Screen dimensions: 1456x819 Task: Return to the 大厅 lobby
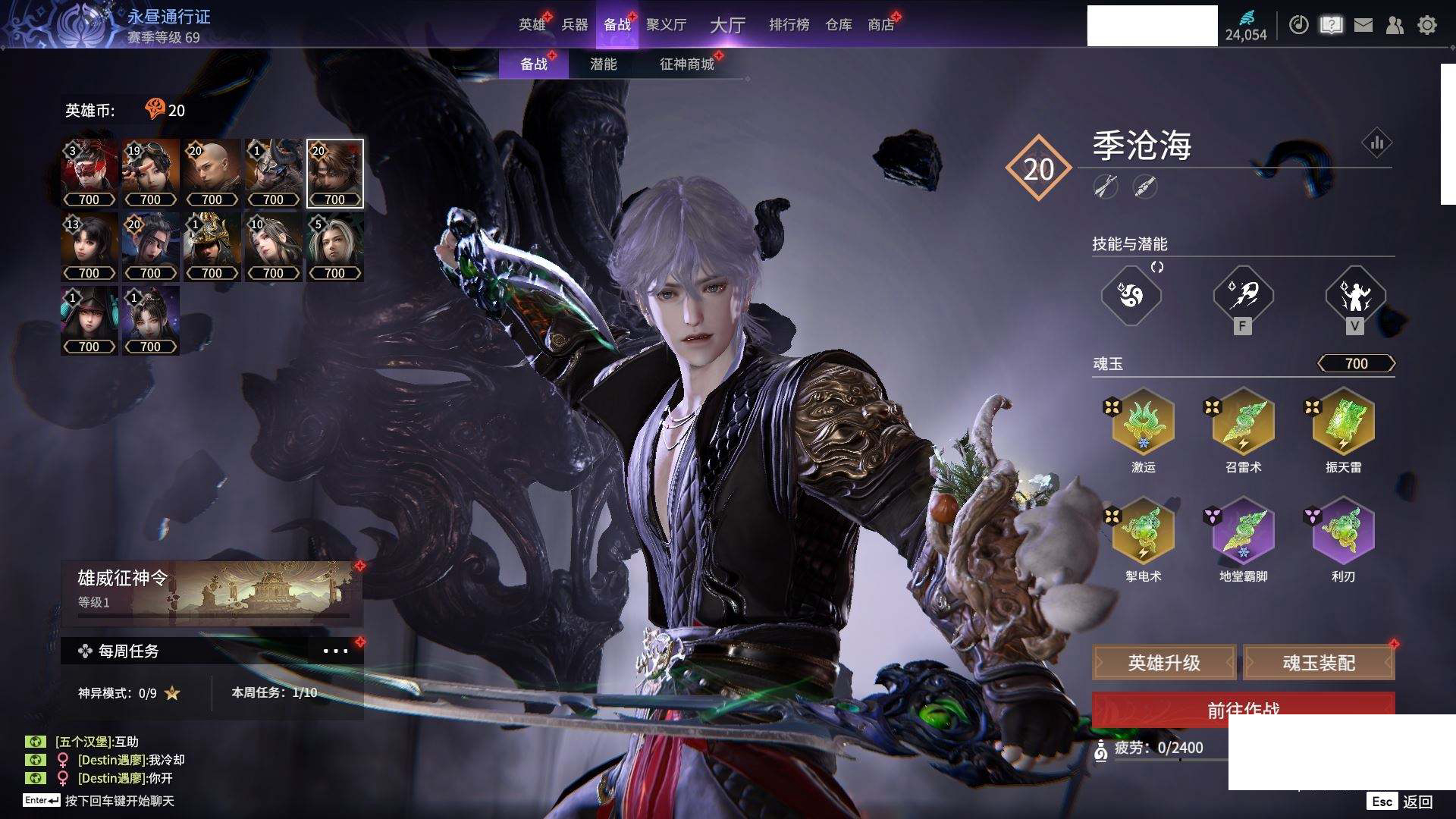[x=727, y=25]
